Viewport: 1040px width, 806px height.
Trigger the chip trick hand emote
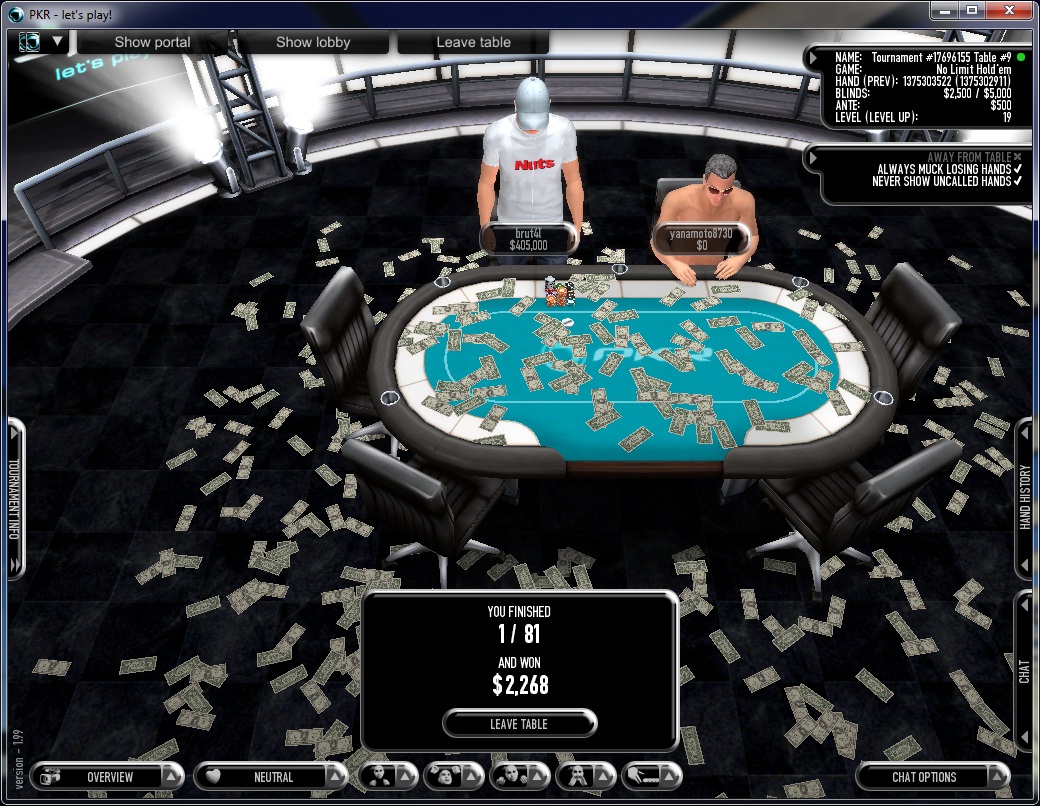tap(644, 776)
